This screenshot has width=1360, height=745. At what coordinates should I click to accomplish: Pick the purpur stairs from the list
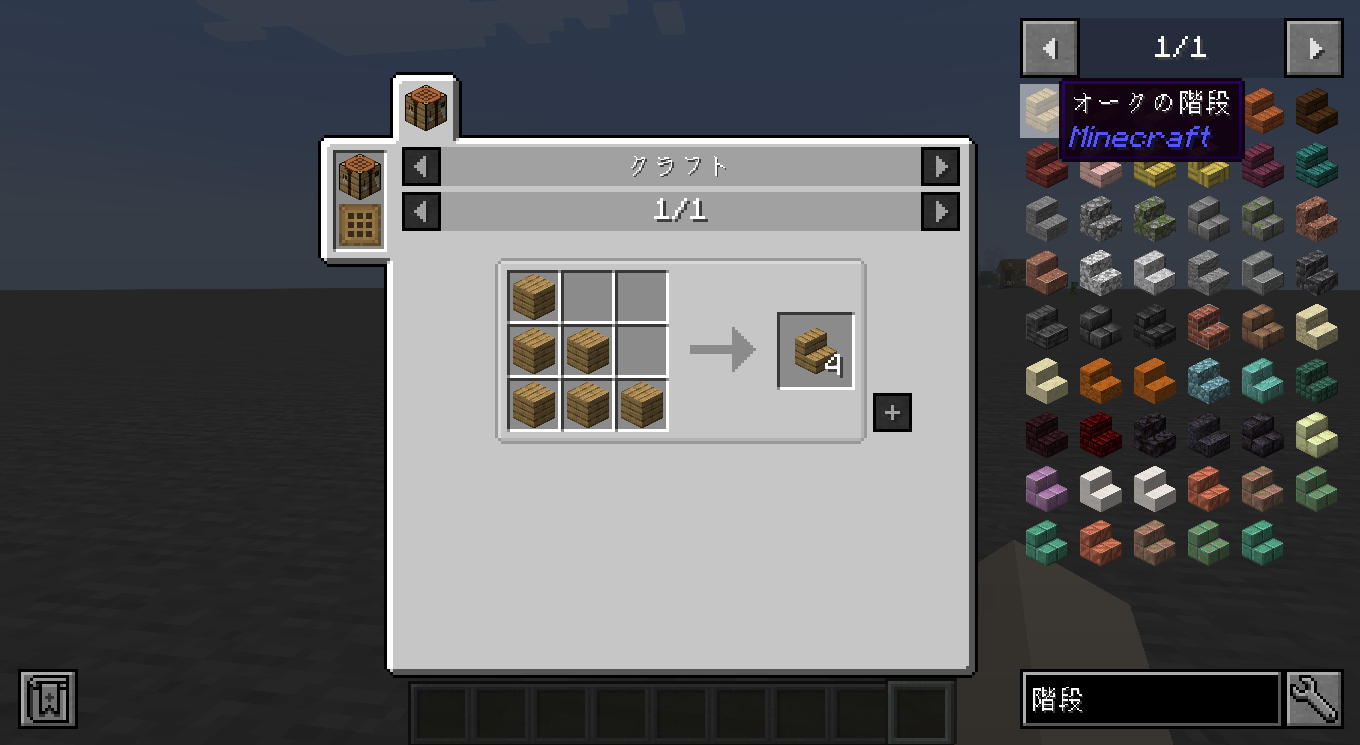1046,488
